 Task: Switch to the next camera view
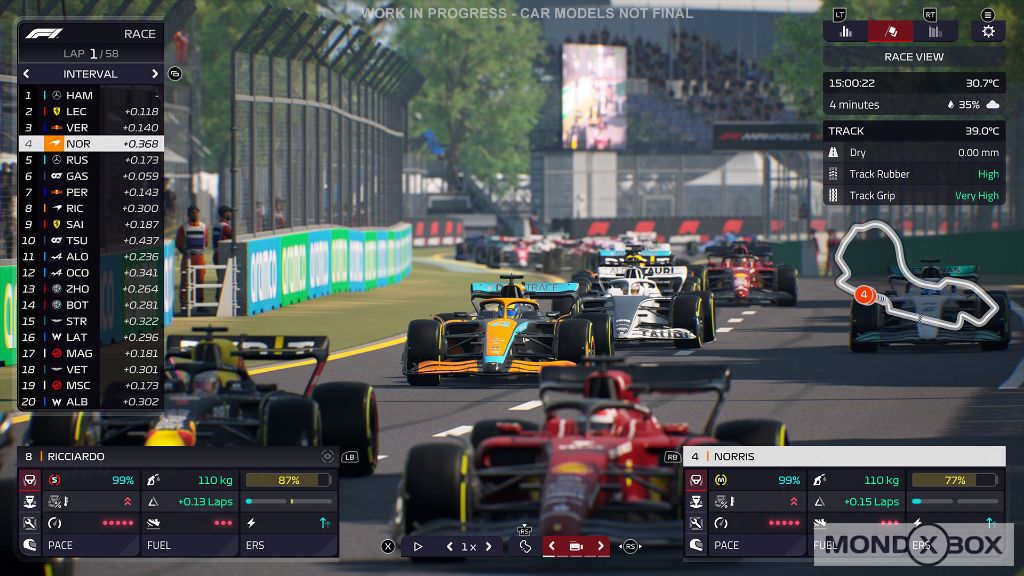pos(600,547)
